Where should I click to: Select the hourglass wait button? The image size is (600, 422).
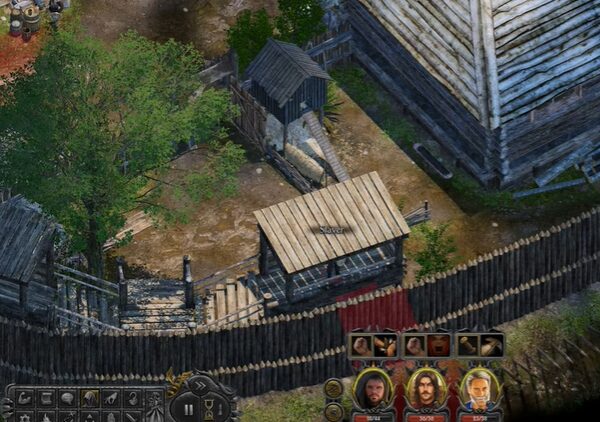[x=210, y=408]
